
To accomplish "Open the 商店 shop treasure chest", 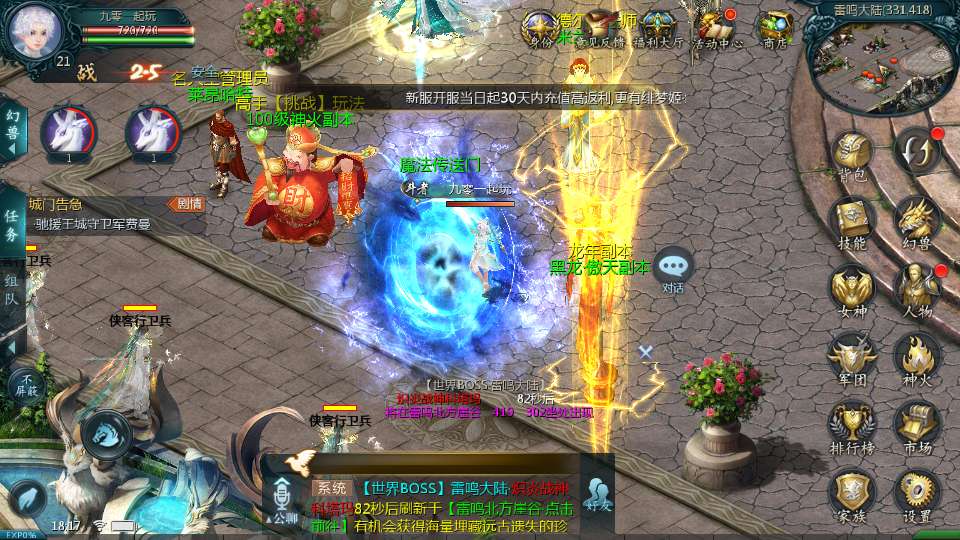I will tap(775, 27).
